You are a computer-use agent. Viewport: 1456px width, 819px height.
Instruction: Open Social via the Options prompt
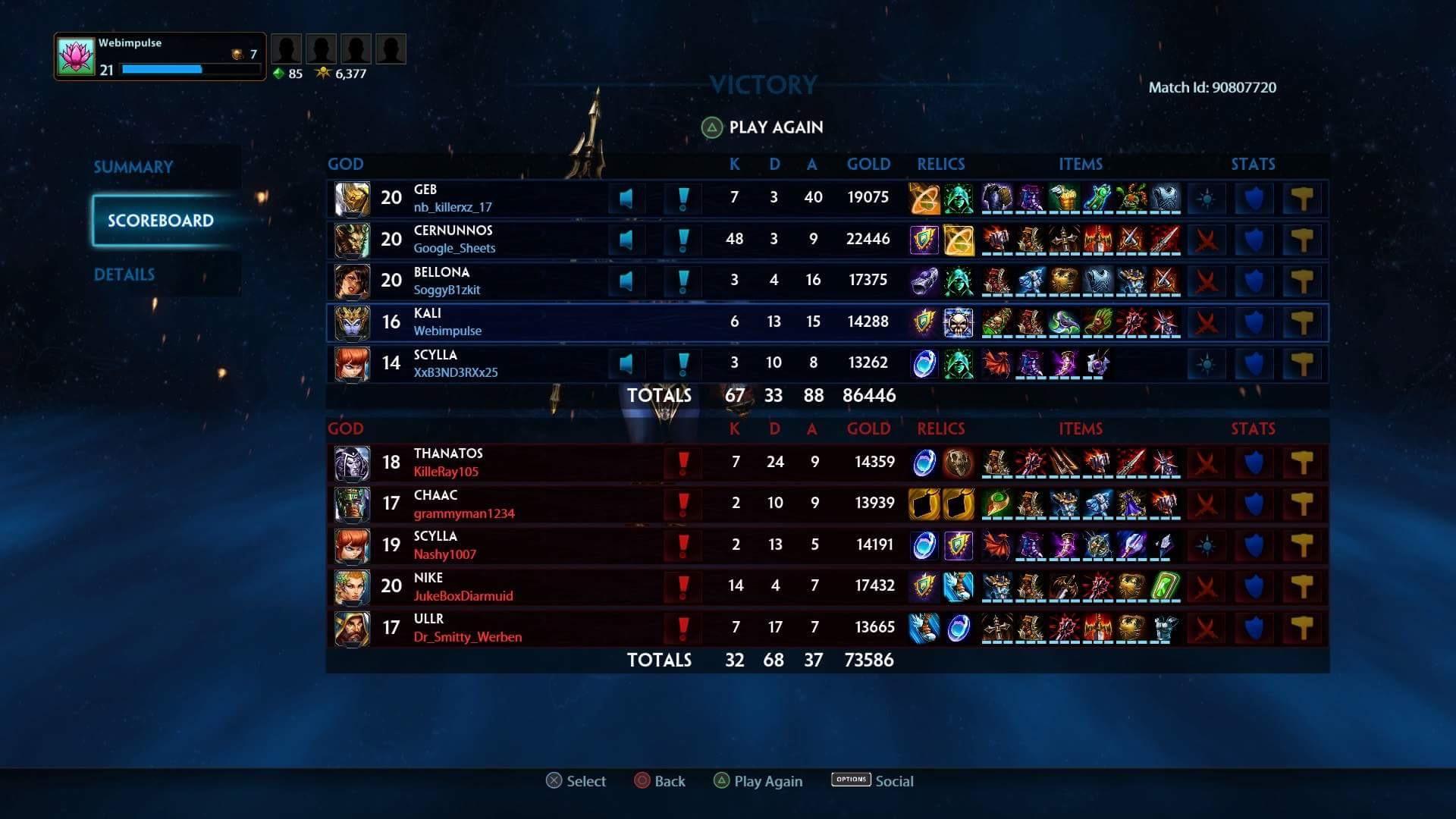[x=872, y=780]
